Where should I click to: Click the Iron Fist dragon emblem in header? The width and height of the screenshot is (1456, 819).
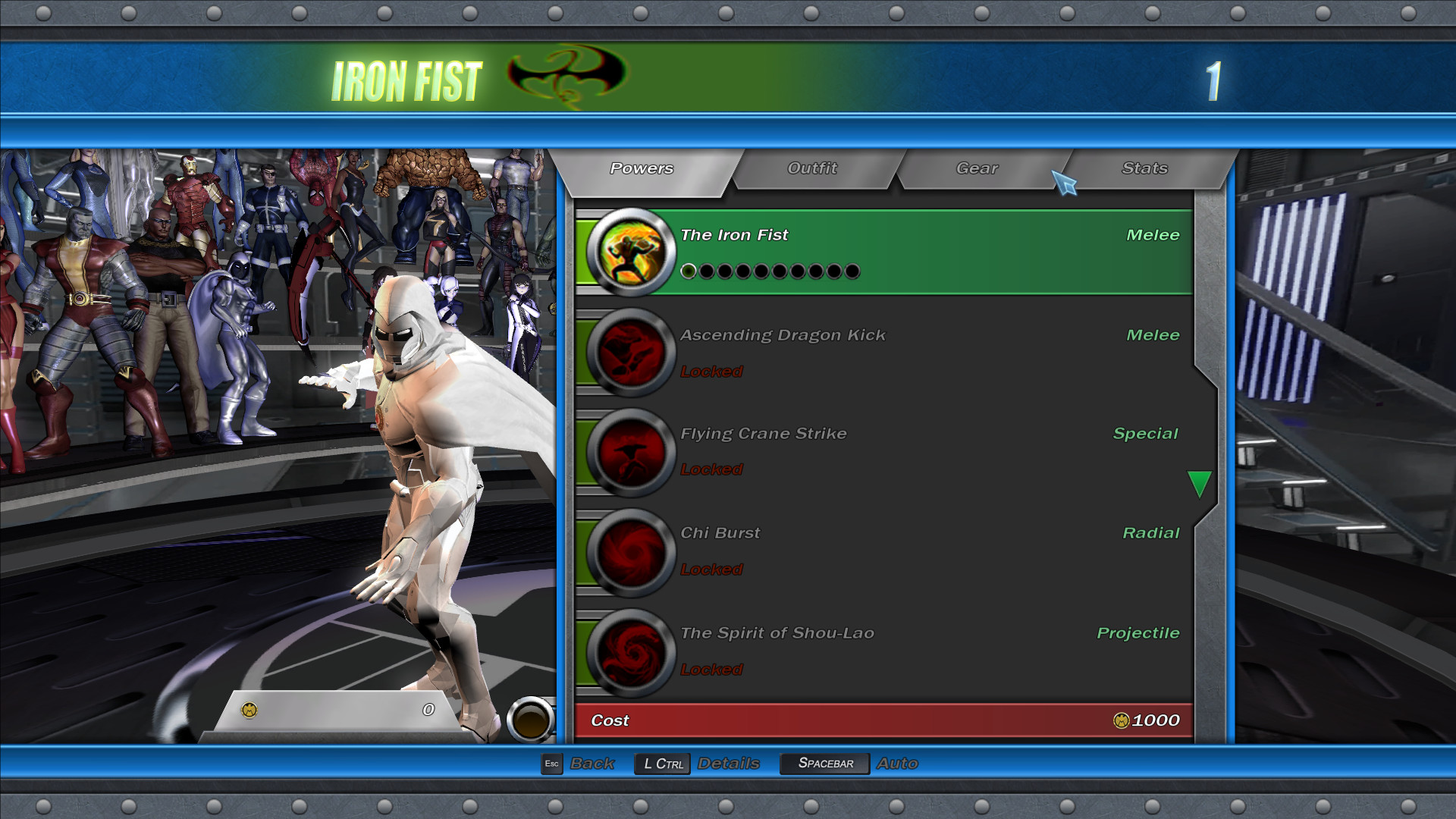[x=564, y=76]
